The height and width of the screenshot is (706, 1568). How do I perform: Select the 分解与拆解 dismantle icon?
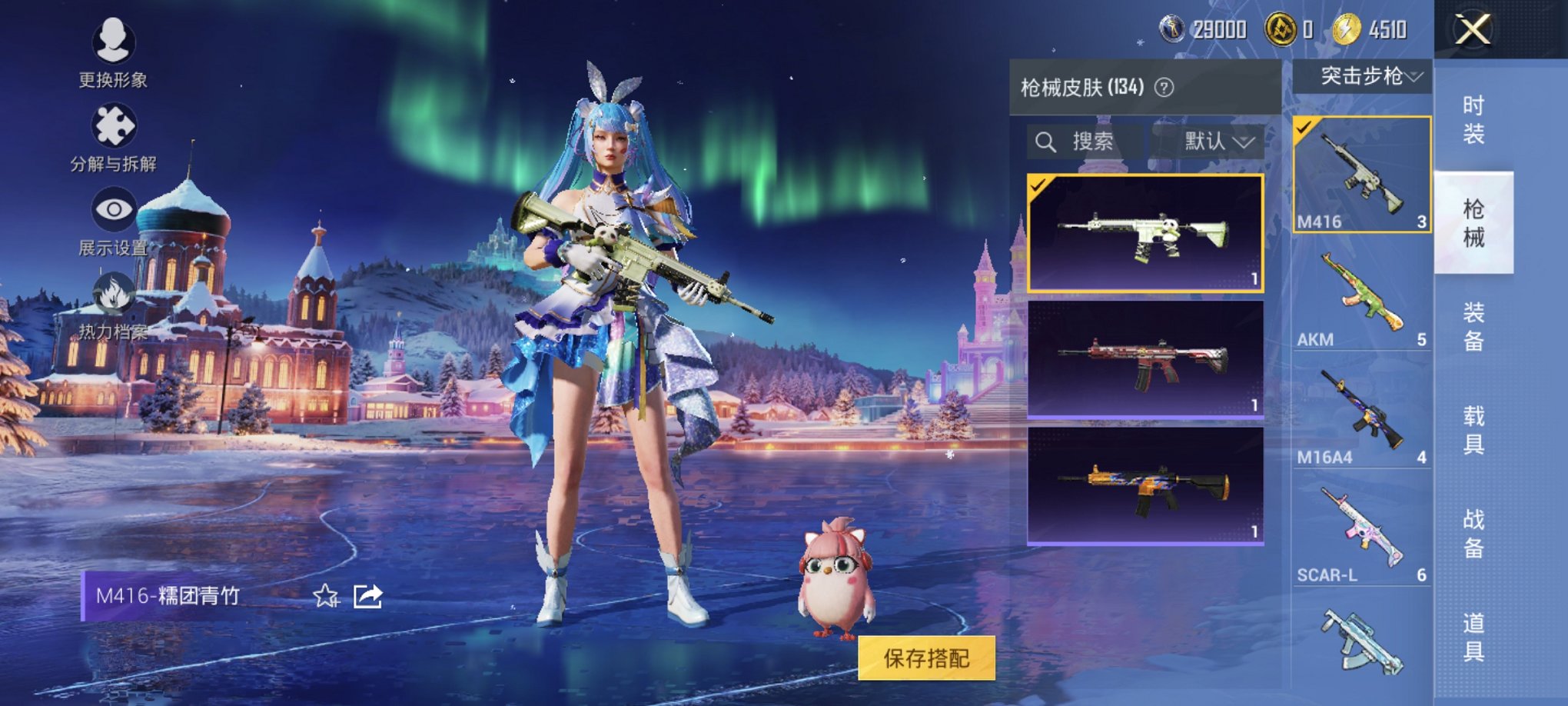point(114,125)
